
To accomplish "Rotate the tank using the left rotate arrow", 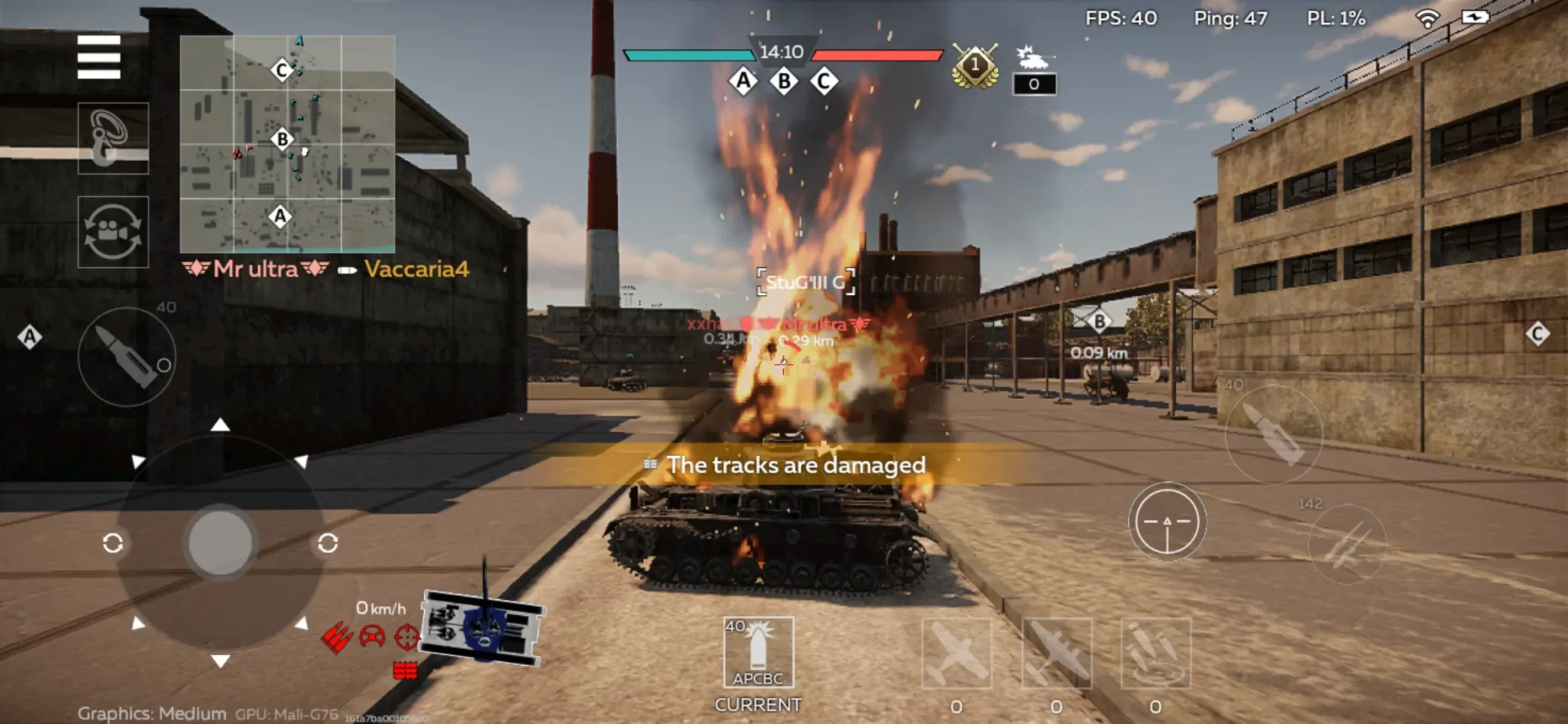I will (x=113, y=543).
